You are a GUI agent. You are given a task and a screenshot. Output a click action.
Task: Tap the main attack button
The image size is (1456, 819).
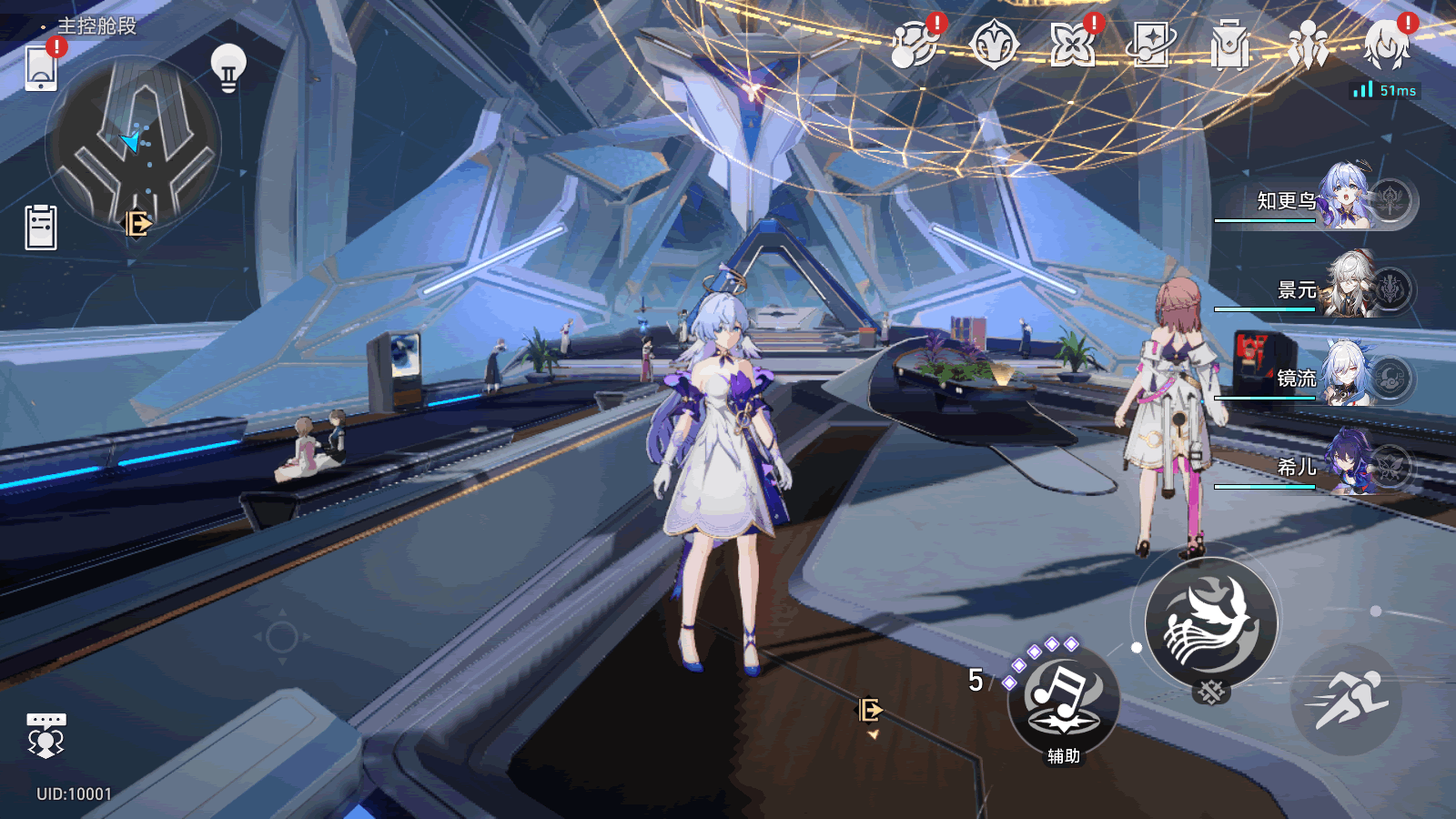point(1210,624)
